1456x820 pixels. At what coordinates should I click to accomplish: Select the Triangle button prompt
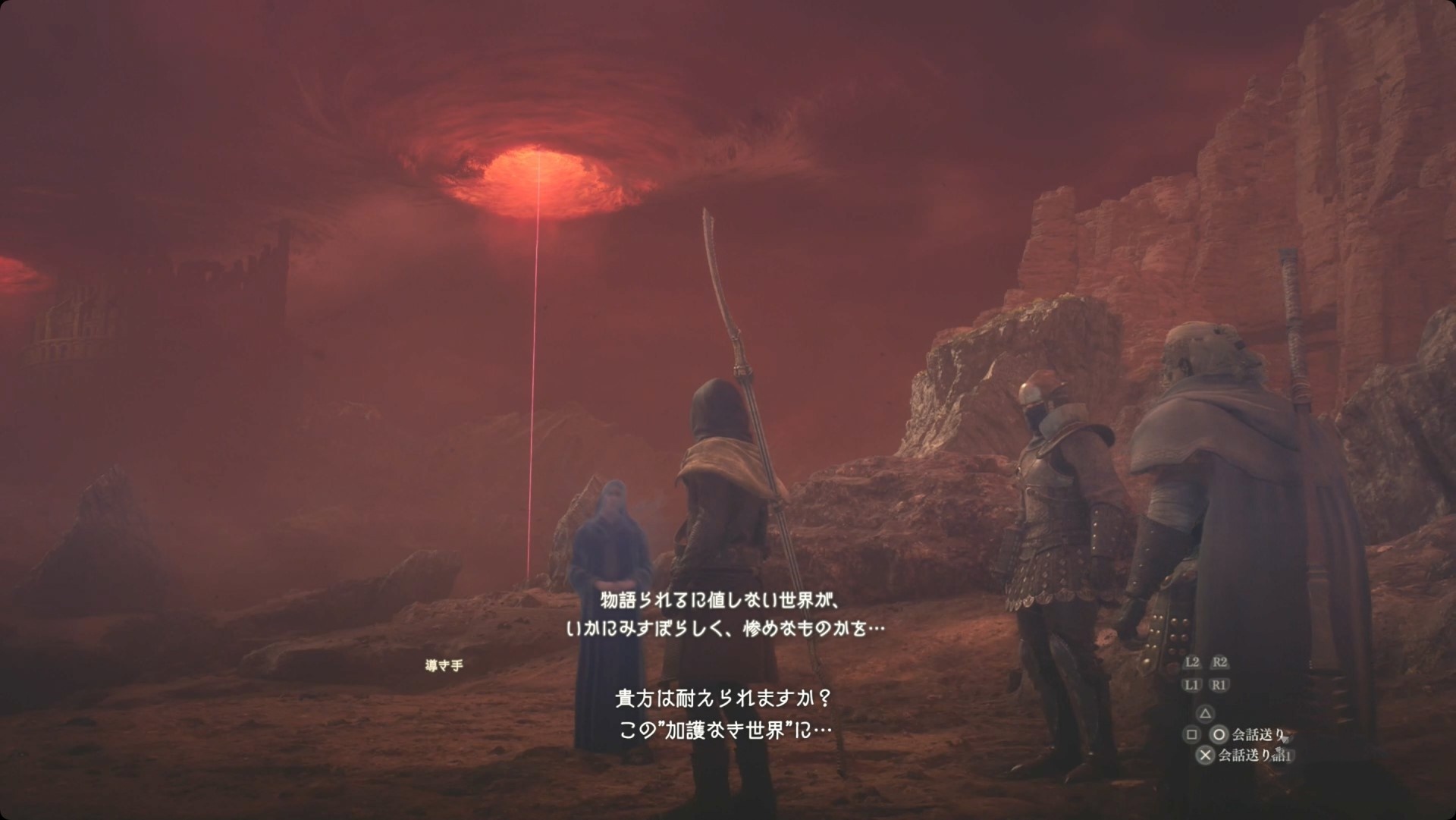[1205, 714]
